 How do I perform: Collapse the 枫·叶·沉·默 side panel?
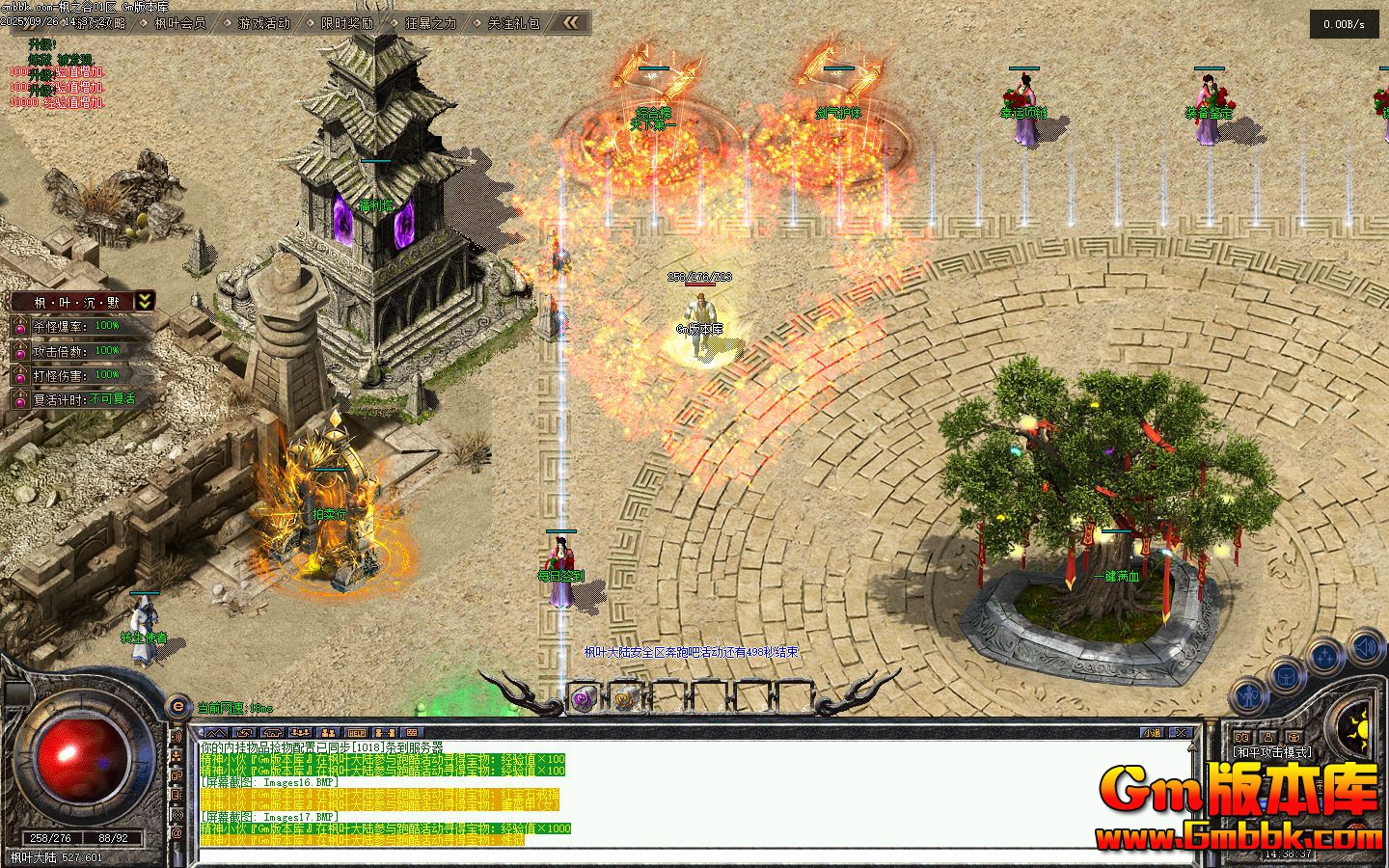pos(144,302)
